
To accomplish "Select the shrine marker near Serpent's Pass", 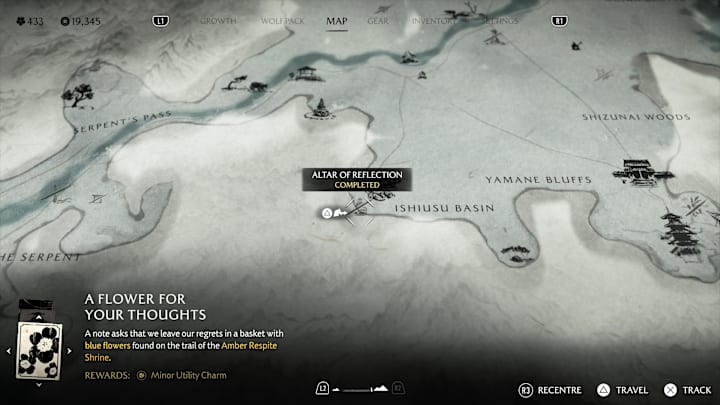I will (321, 108).
